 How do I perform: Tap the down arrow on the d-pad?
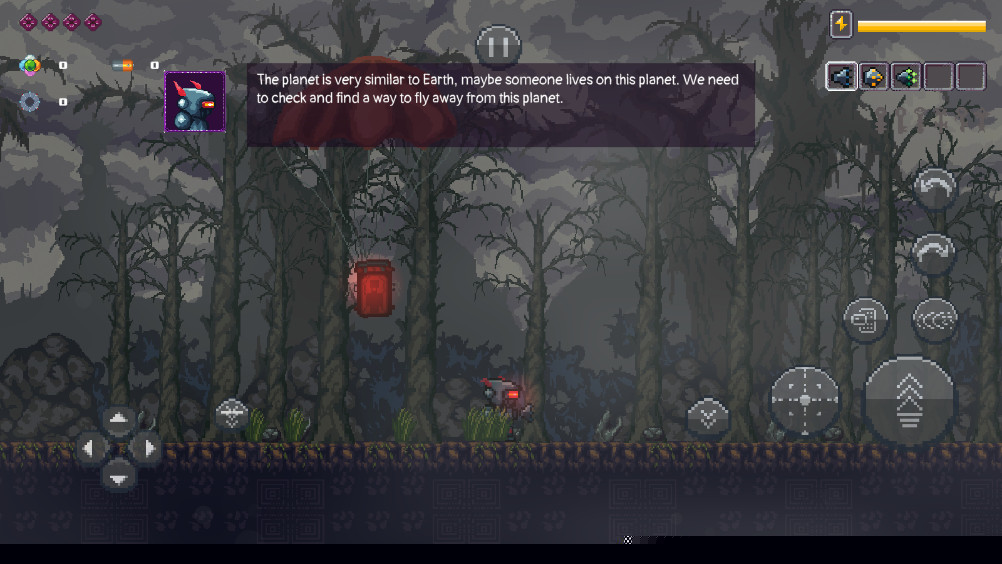coord(118,478)
